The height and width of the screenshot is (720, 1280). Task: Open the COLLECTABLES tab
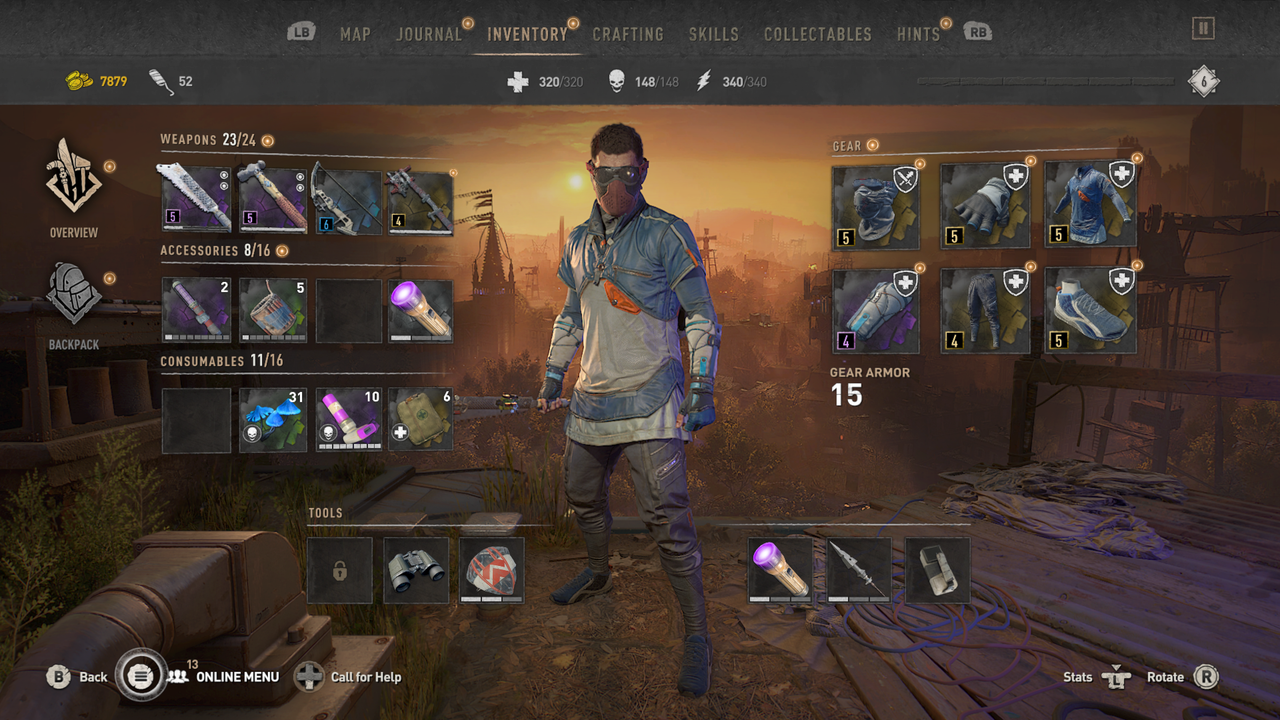coord(817,33)
